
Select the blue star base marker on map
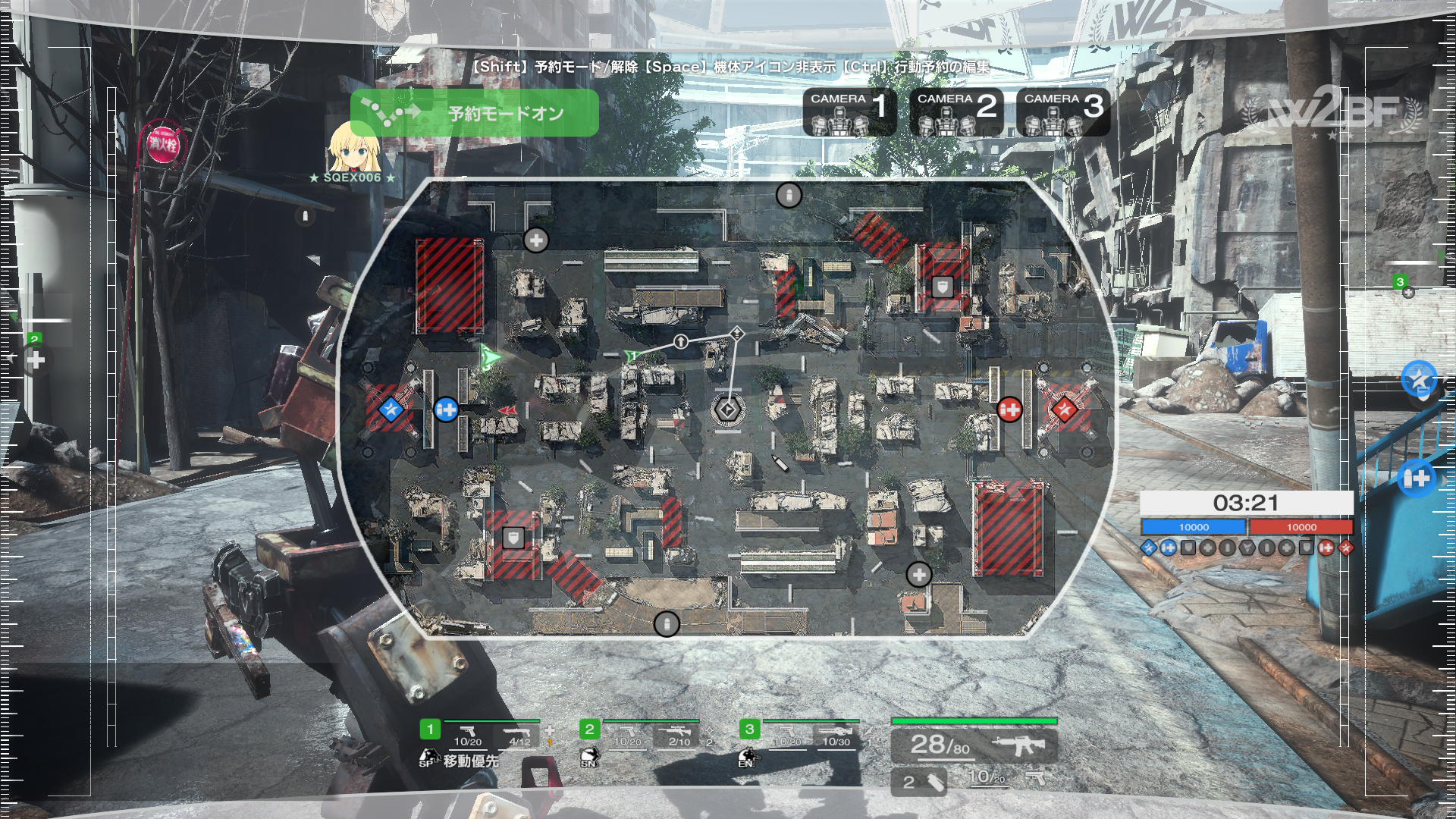pos(391,409)
